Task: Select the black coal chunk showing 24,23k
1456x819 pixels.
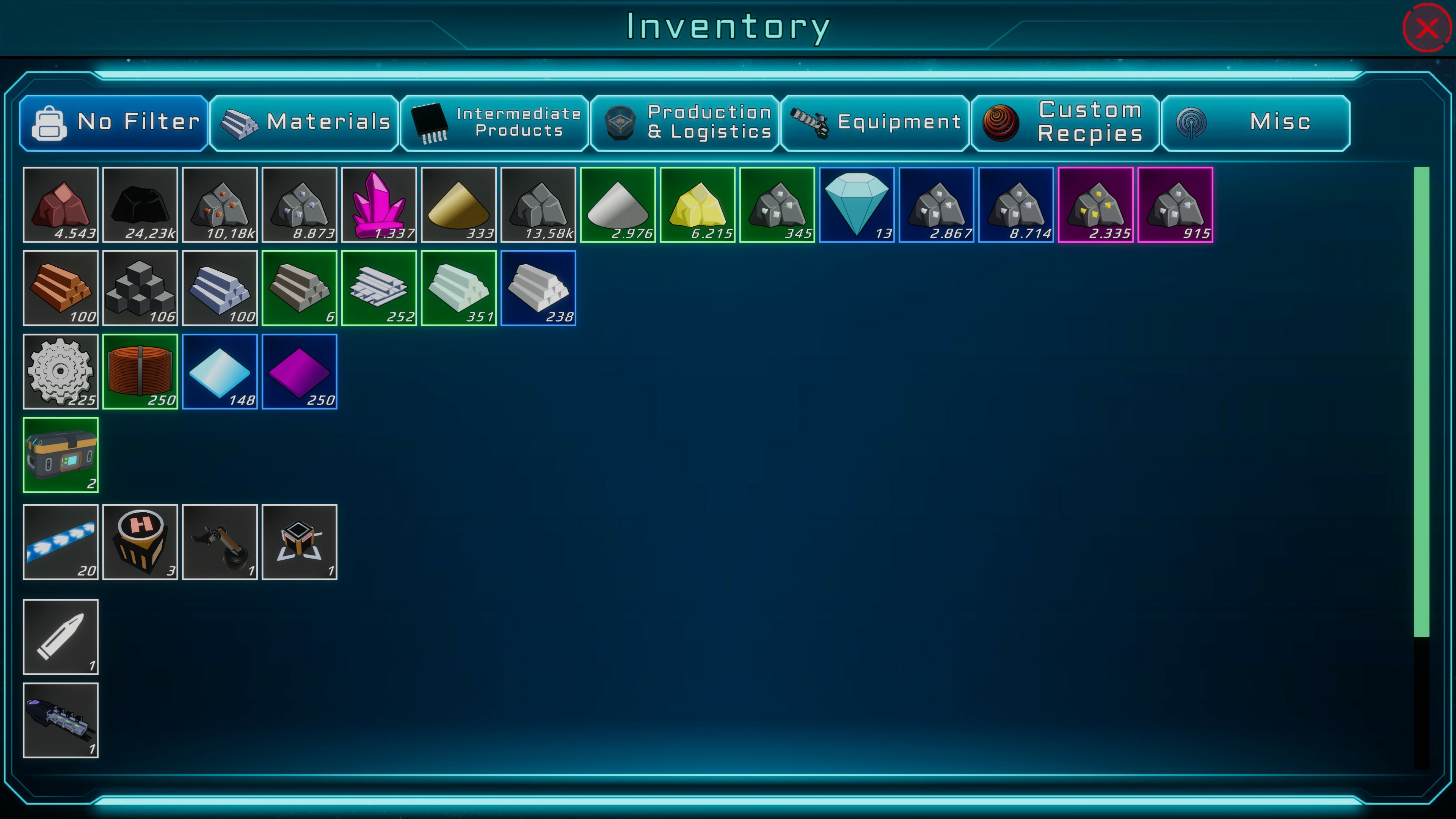Action: tap(141, 205)
